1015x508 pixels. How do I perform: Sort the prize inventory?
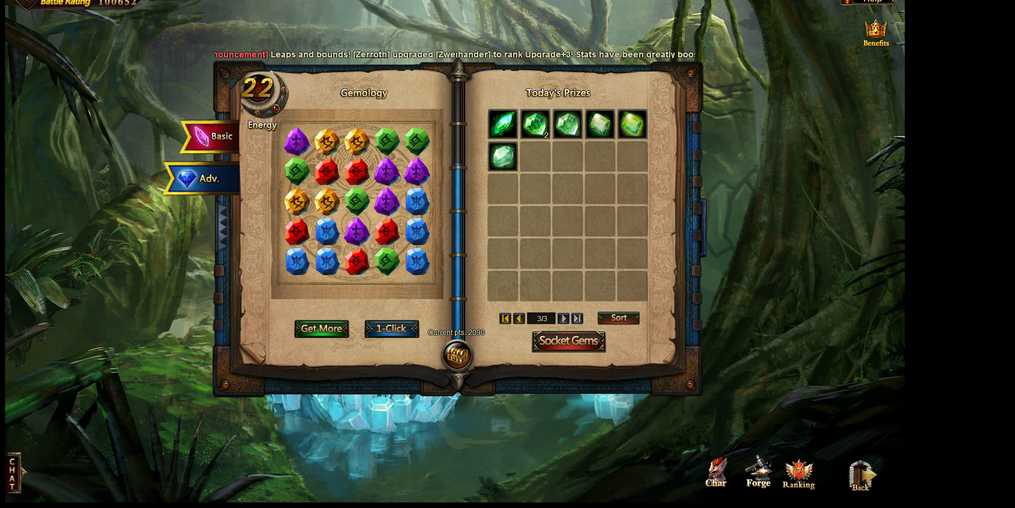pyautogui.click(x=618, y=318)
